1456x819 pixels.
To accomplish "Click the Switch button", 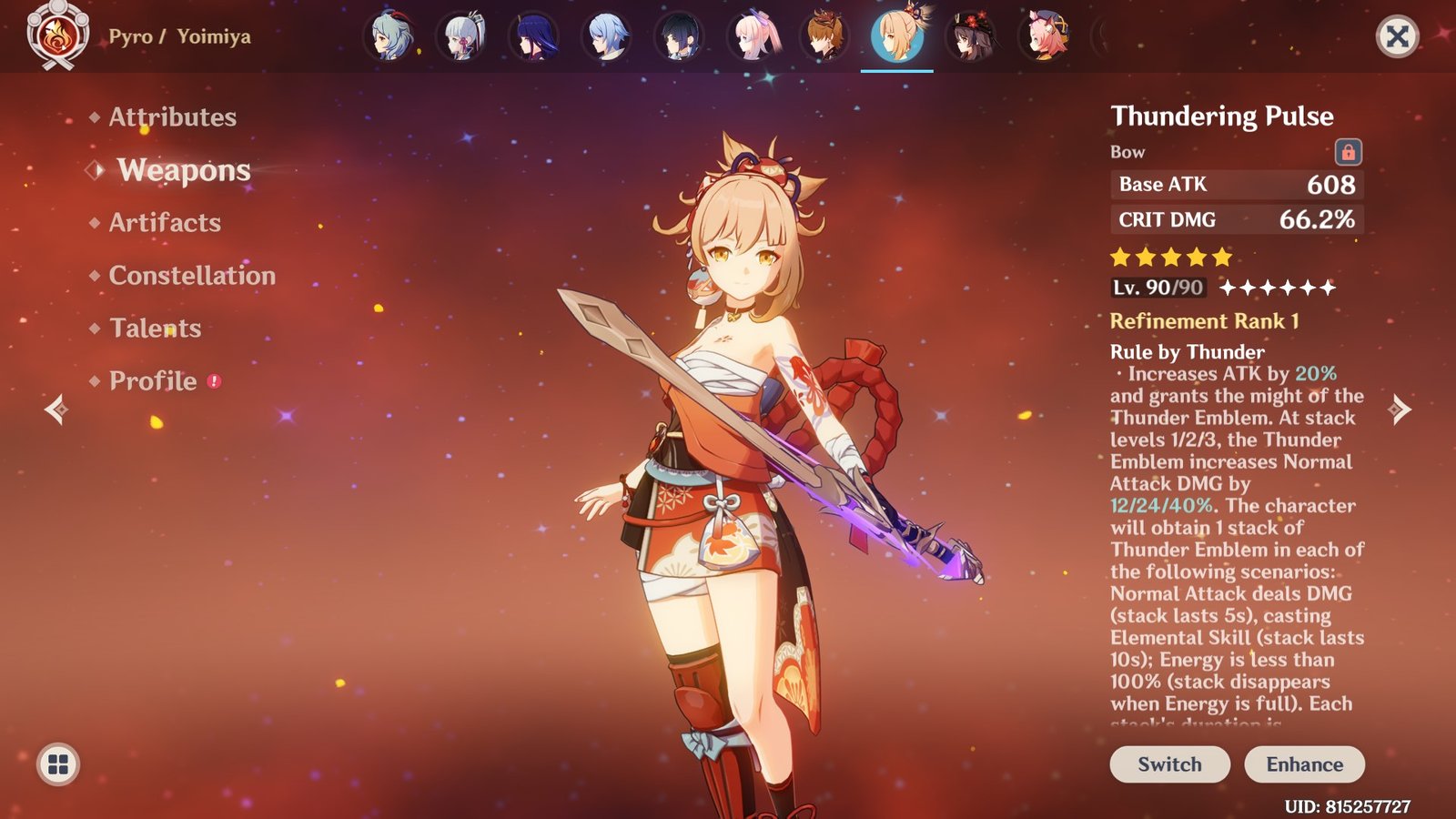I will 1168,764.
